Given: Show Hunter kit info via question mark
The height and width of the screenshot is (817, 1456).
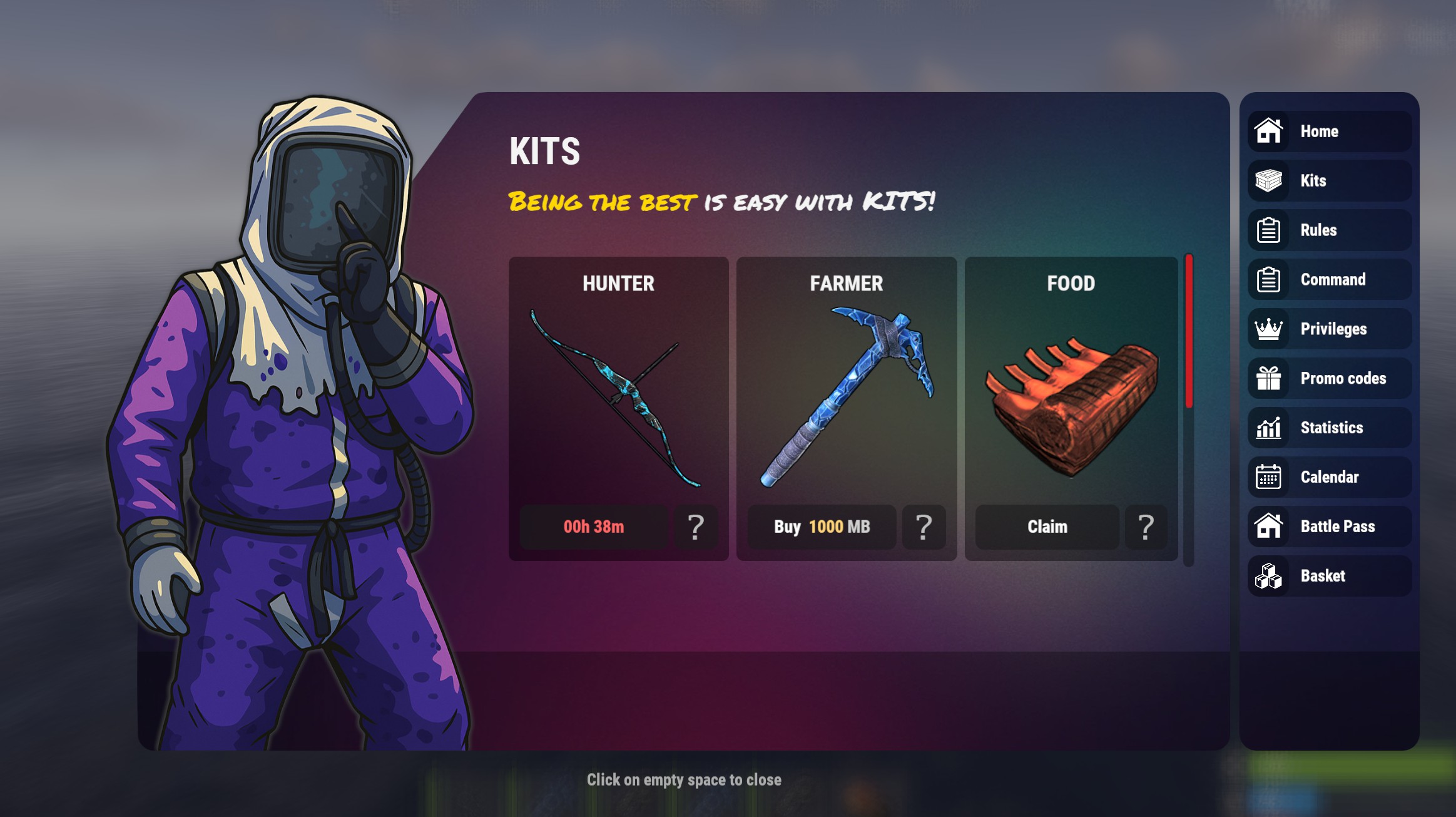Looking at the screenshot, I should click(x=696, y=527).
